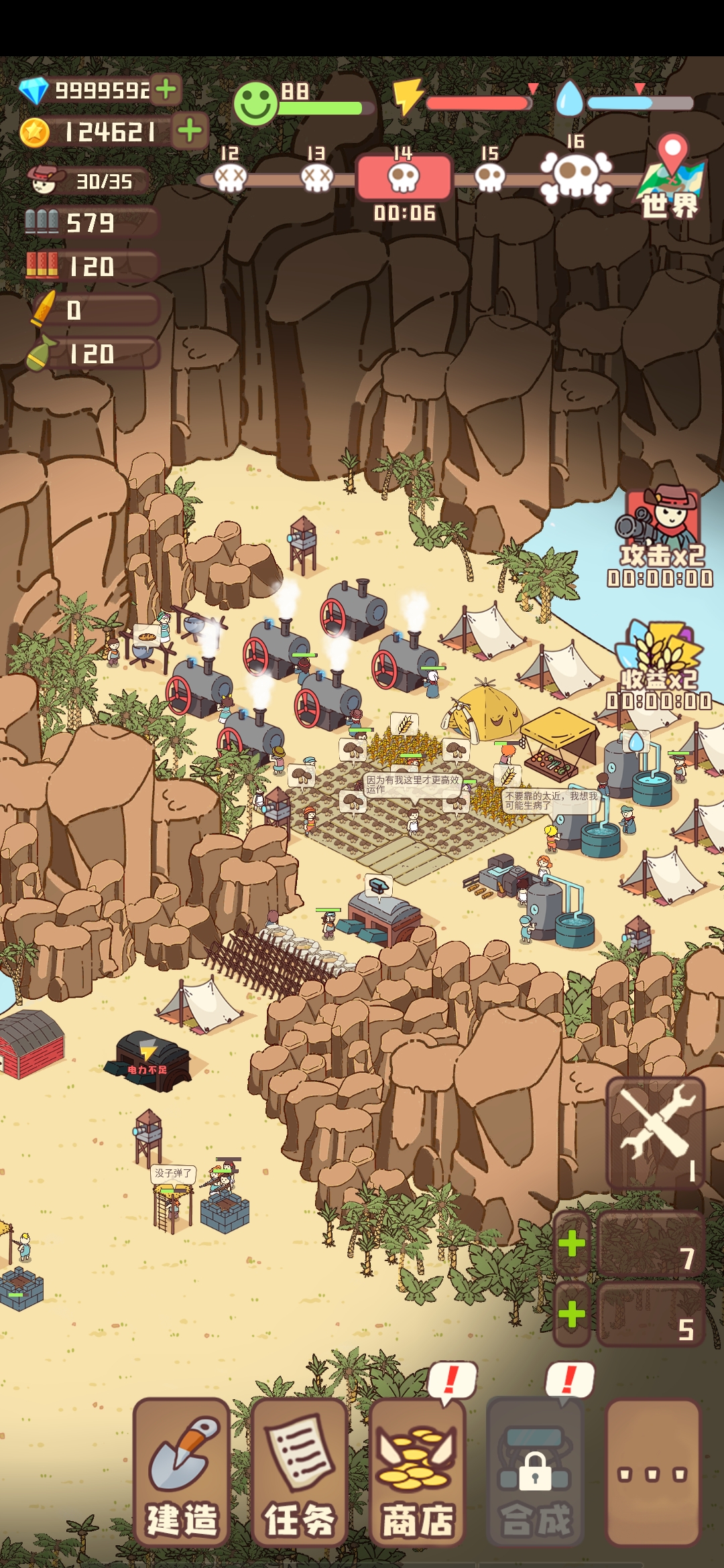The width and height of the screenshot is (724, 1568).
Task: Add more gold coins with the plus button
Action: coord(190,130)
